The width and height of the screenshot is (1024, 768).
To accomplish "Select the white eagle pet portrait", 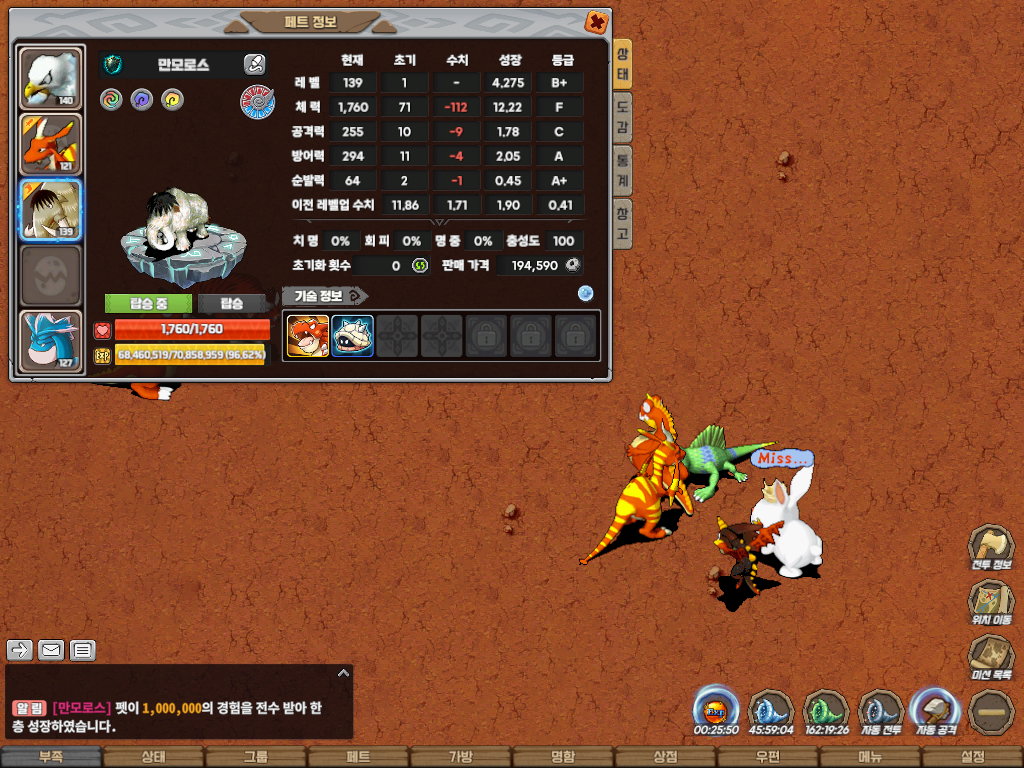I will point(50,78).
